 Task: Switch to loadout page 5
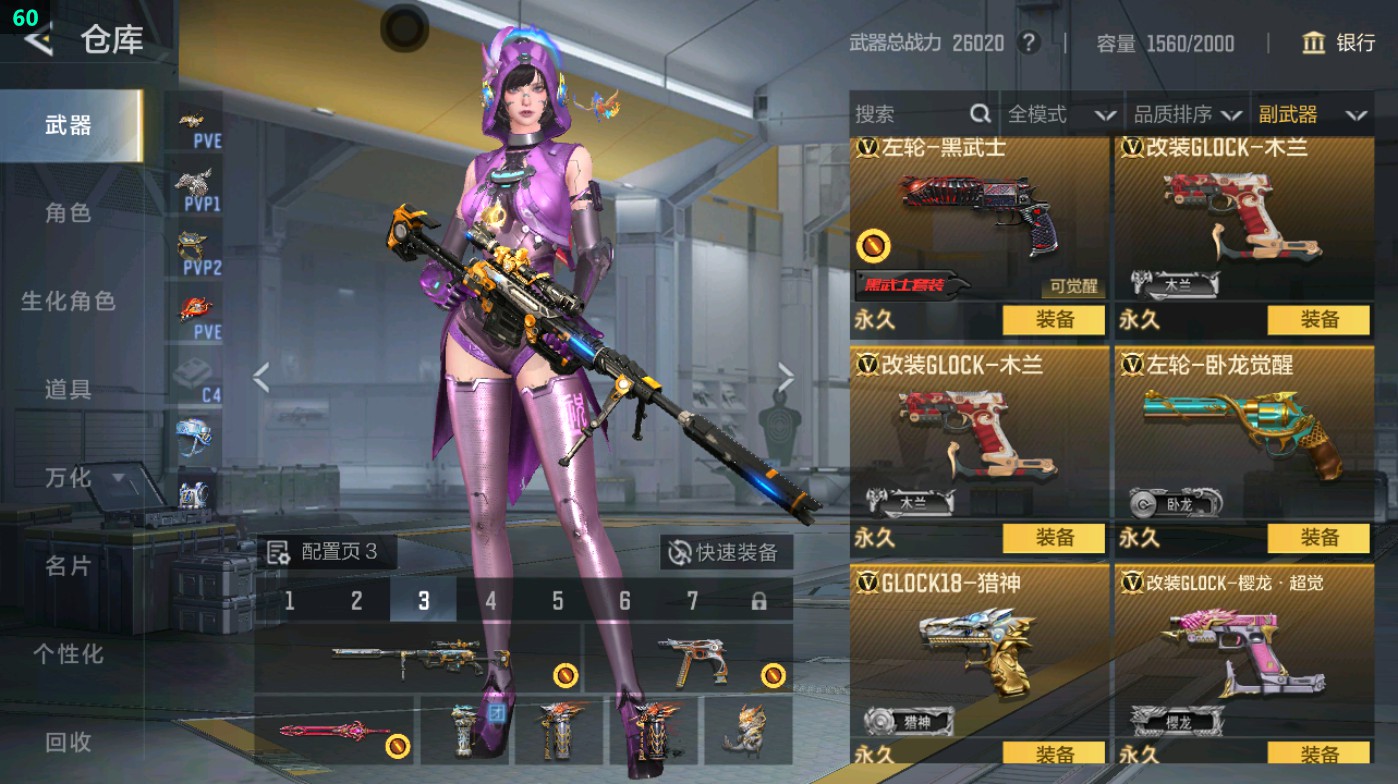pos(557,601)
